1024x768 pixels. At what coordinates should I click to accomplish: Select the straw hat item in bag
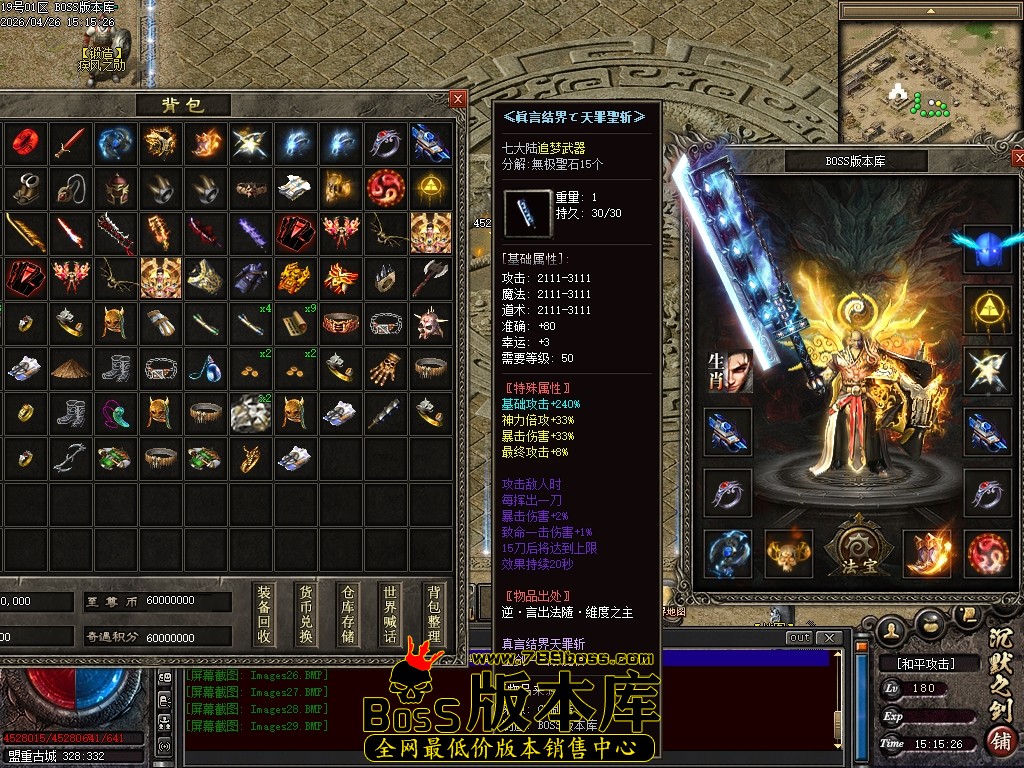click(x=70, y=369)
